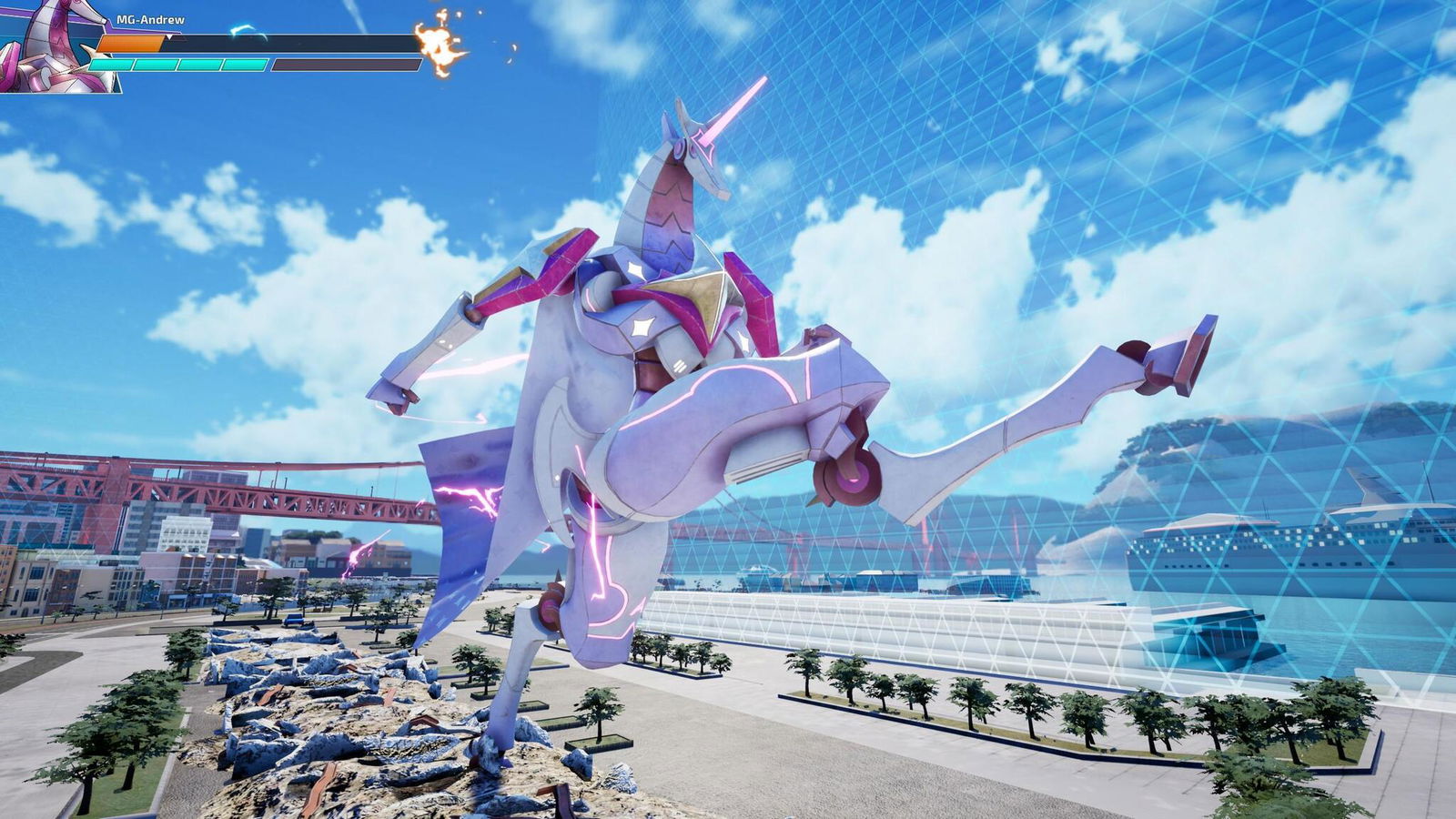Click the MG-Andrew name label
This screenshot has width=1456, height=819.
coord(151,18)
